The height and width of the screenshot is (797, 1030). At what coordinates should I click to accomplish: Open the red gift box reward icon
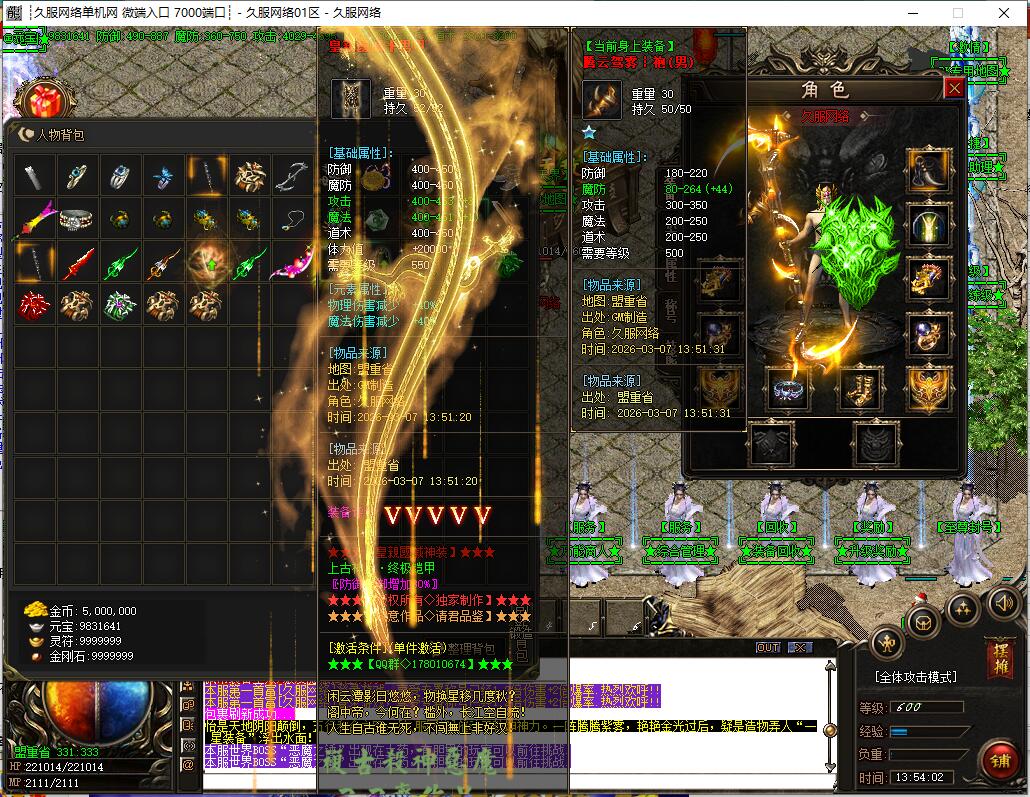click(42, 102)
